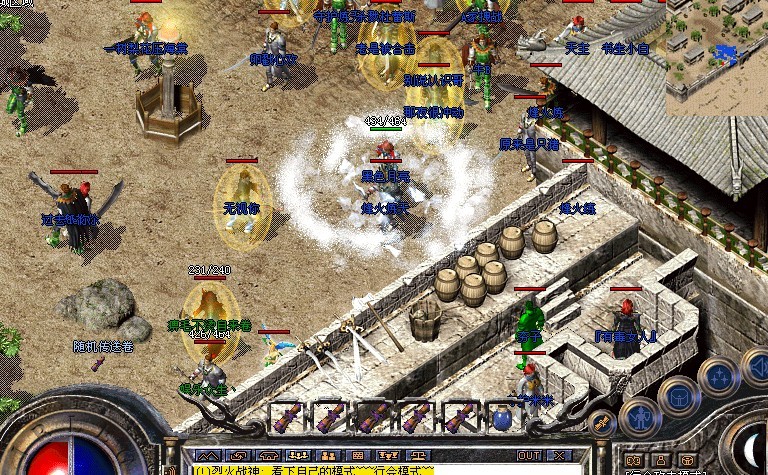Click the small orange crossed-tool round button
This screenshot has width=768, height=475.
pyautogui.click(x=601, y=422)
